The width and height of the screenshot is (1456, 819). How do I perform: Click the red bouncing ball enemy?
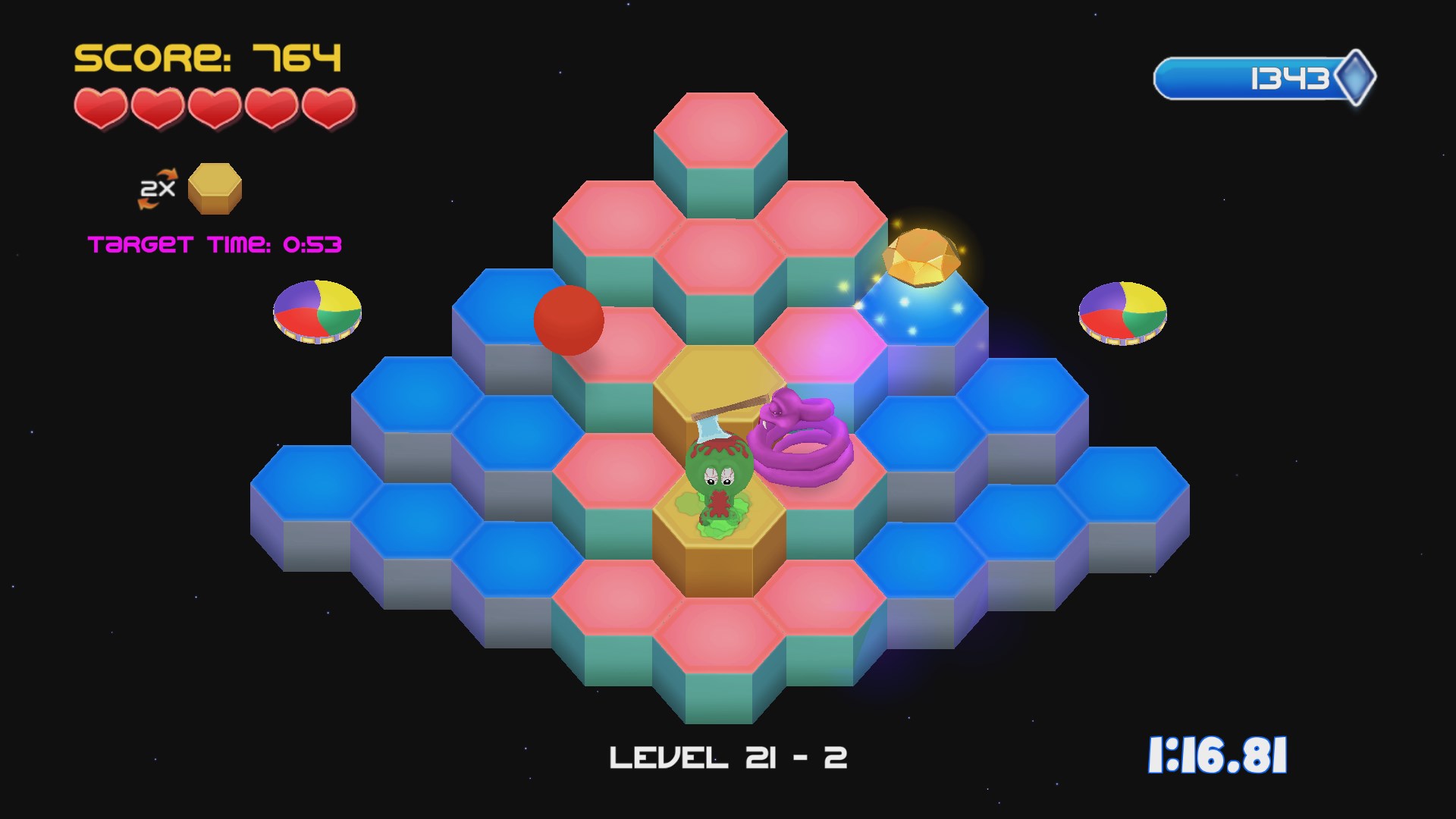(x=567, y=320)
